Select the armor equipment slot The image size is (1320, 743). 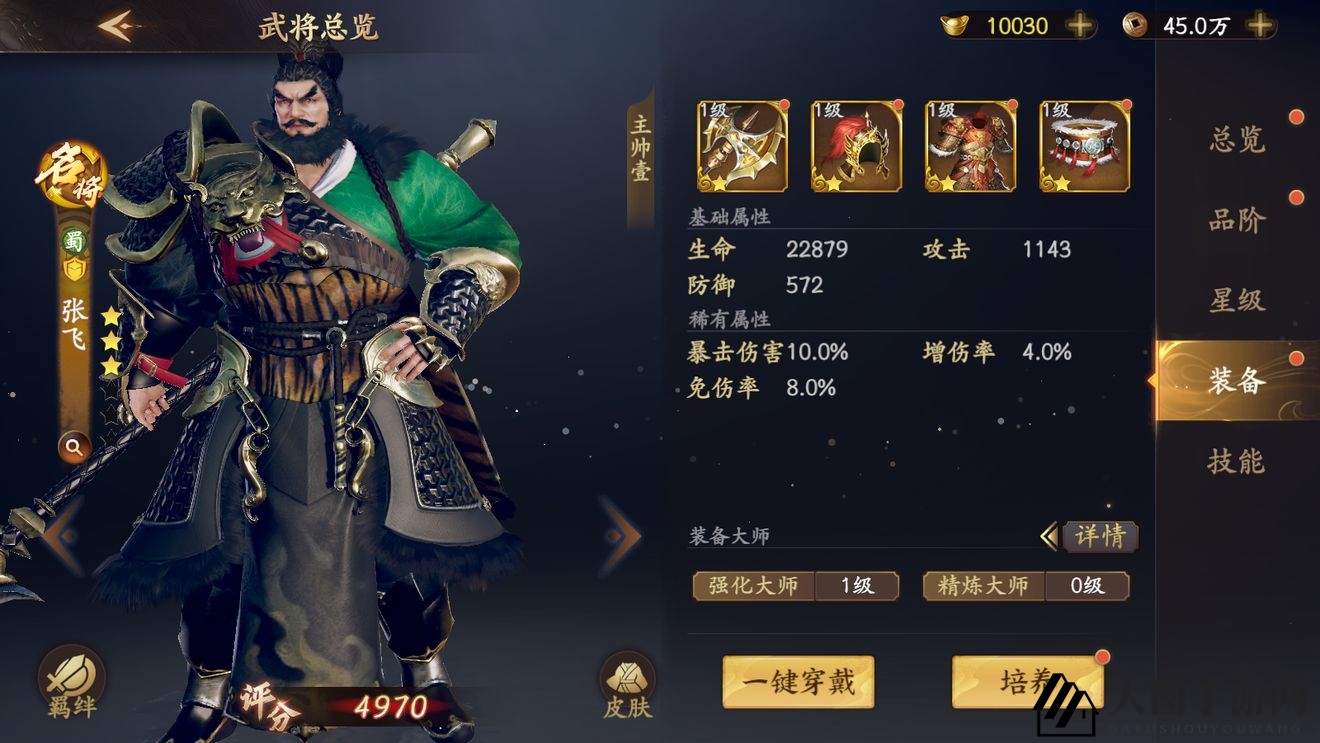point(969,145)
